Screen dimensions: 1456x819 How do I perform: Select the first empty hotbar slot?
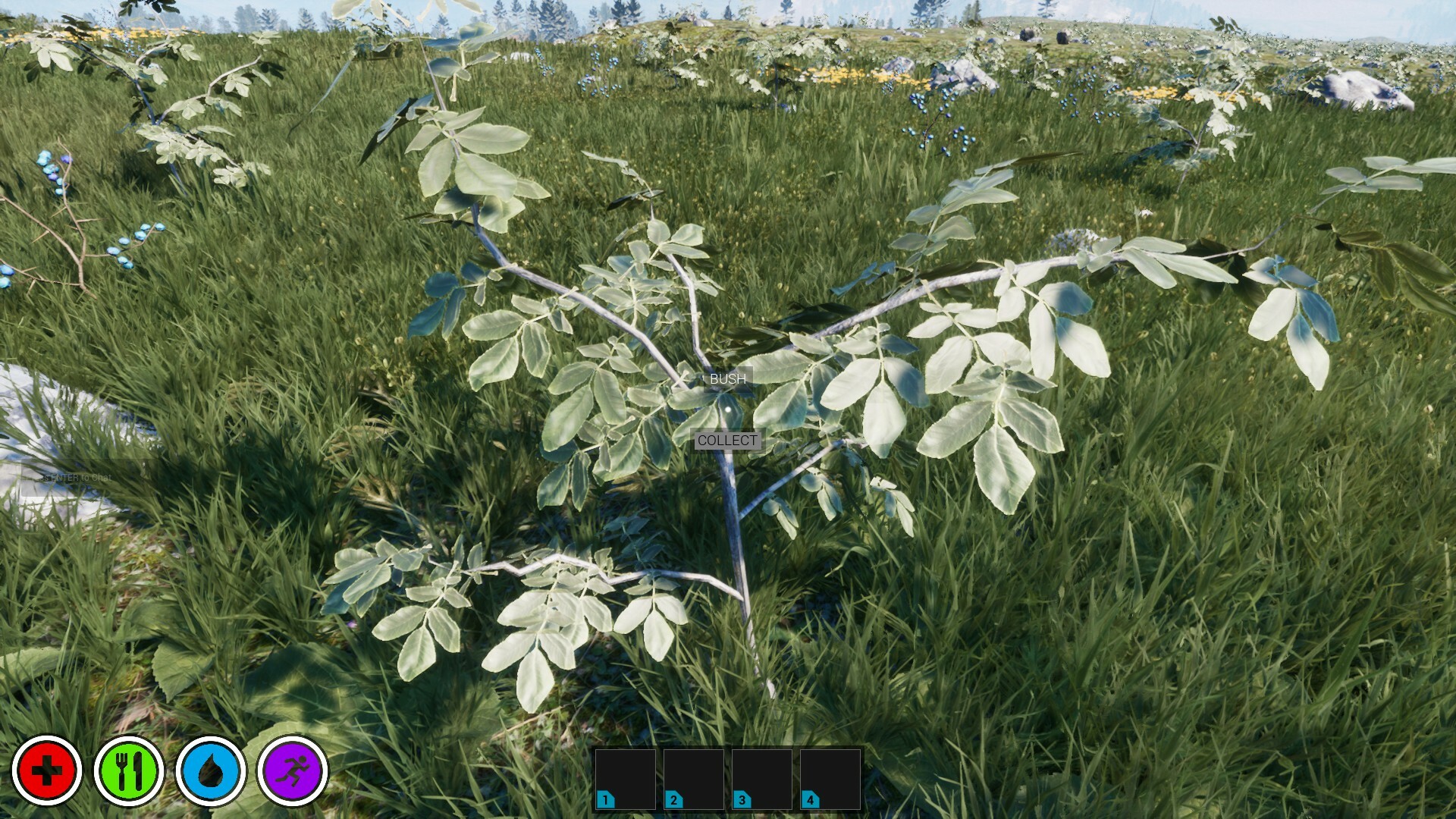coord(626,777)
